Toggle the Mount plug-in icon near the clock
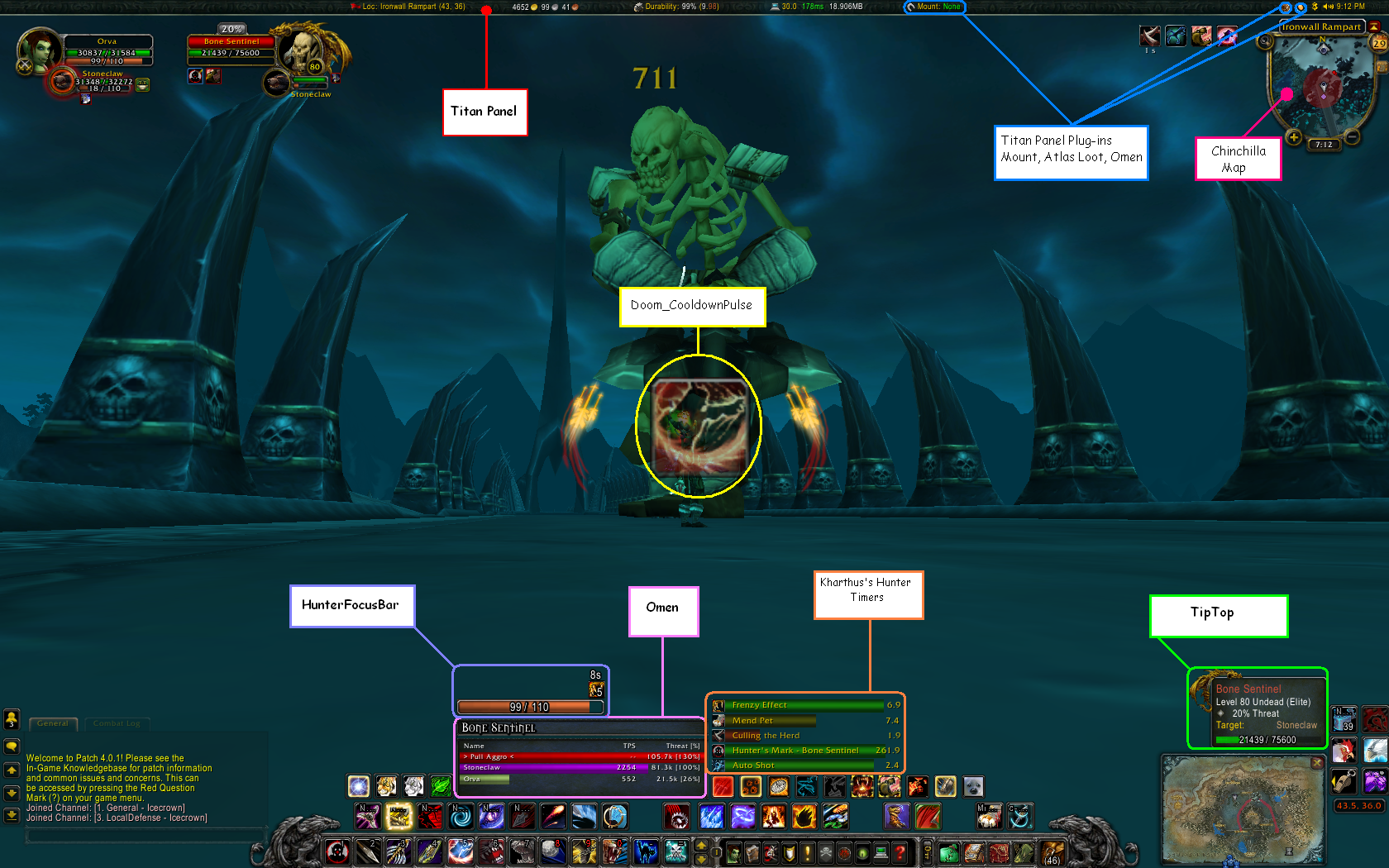Viewport: 1389px width, 868px height. click(x=1286, y=7)
